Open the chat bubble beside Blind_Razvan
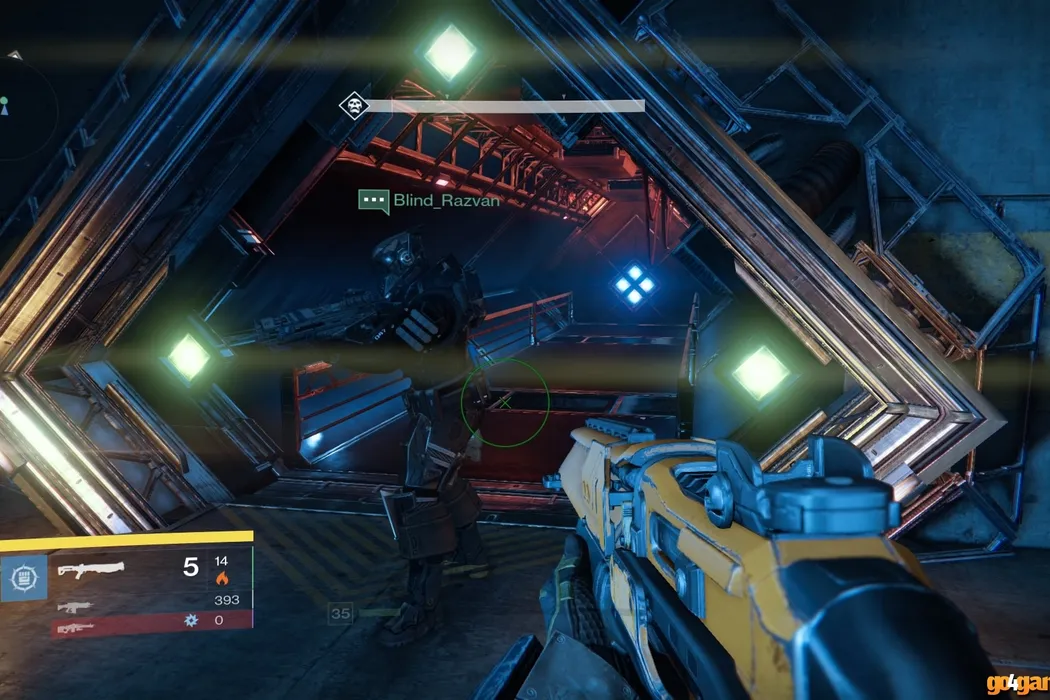The image size is (1050, 700). pyautogui.click(x=373, y=201)
